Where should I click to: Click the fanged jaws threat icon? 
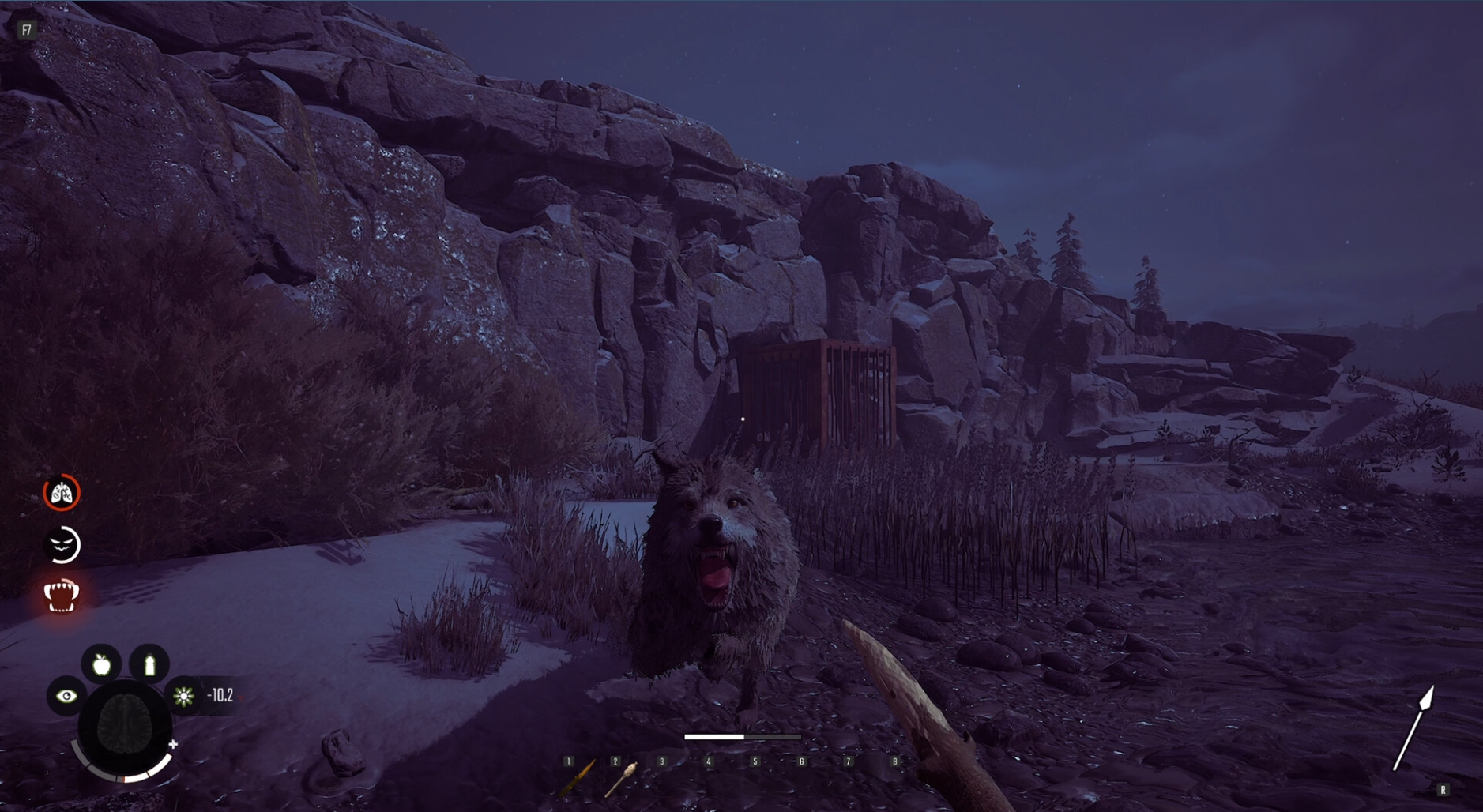coord(62,596)
